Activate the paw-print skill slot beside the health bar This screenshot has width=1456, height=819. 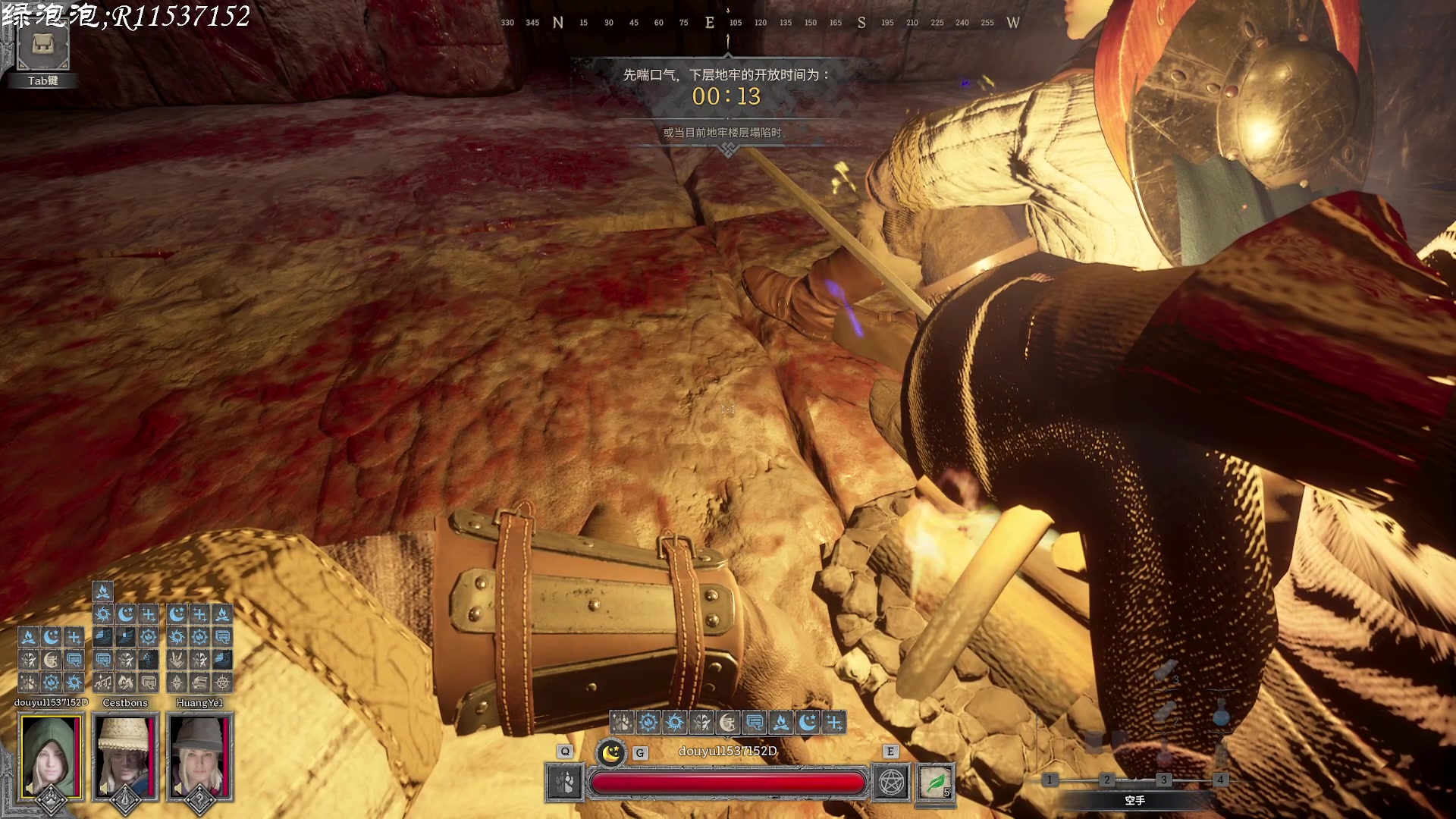565,783
